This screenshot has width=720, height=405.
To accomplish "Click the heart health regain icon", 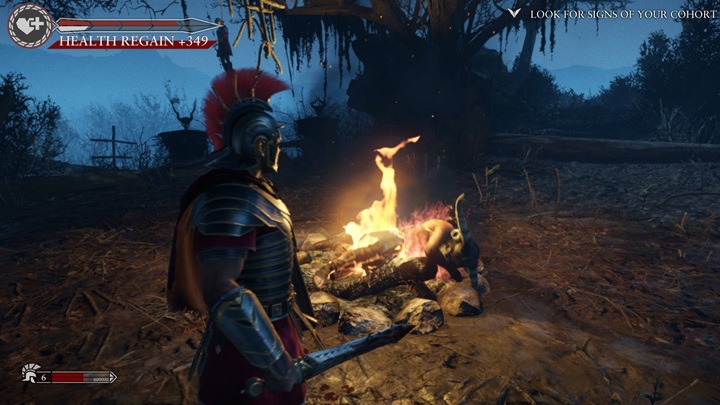I will coord(30,25).
